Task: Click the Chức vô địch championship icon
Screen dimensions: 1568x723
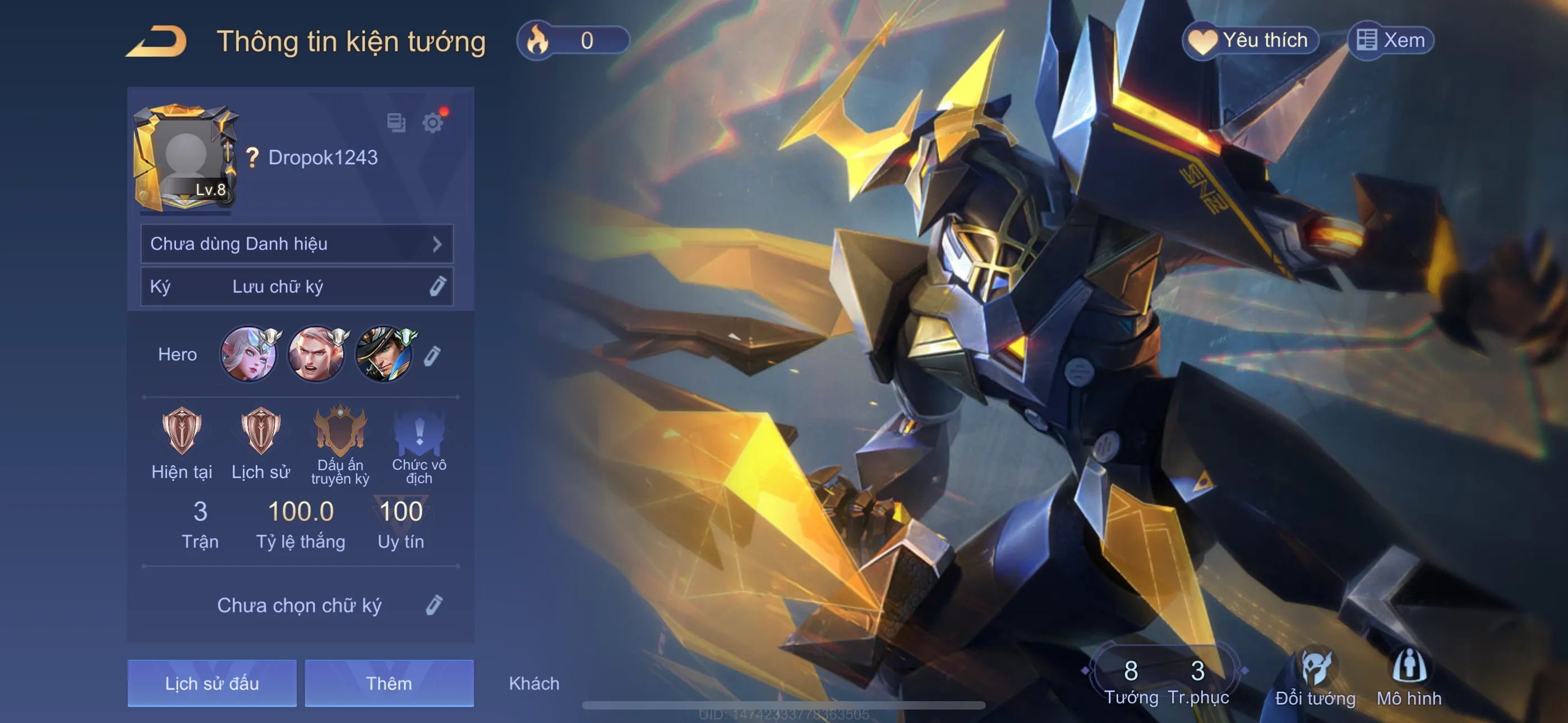Action: (x=419, y=433)
